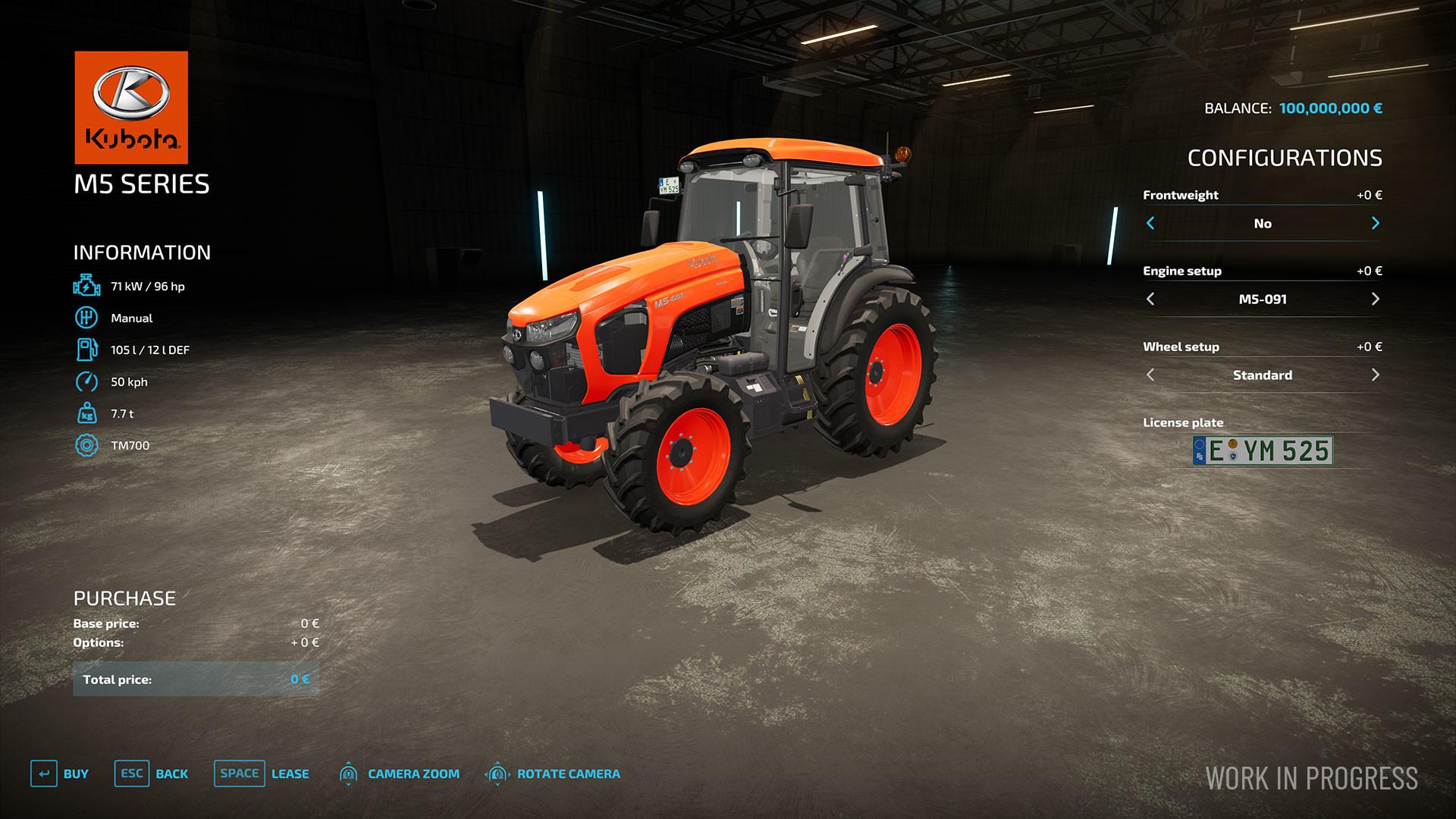This screenshot has width=1456, height=819.
Task: Advance Engine setup past M5-091
Action: pyautogui.click(x=1376, y=299)
